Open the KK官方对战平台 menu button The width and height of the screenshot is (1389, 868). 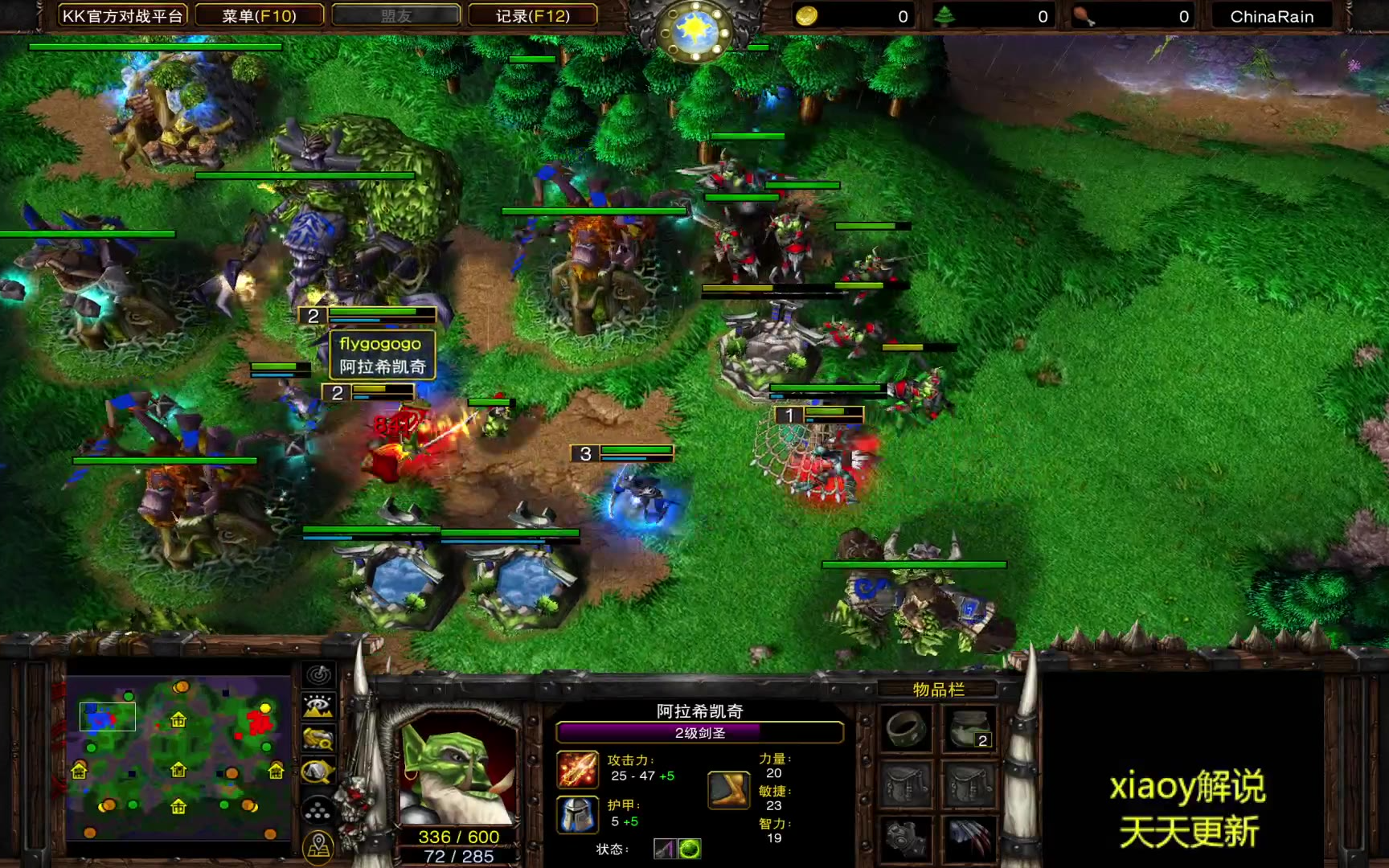tap(122, 16)
